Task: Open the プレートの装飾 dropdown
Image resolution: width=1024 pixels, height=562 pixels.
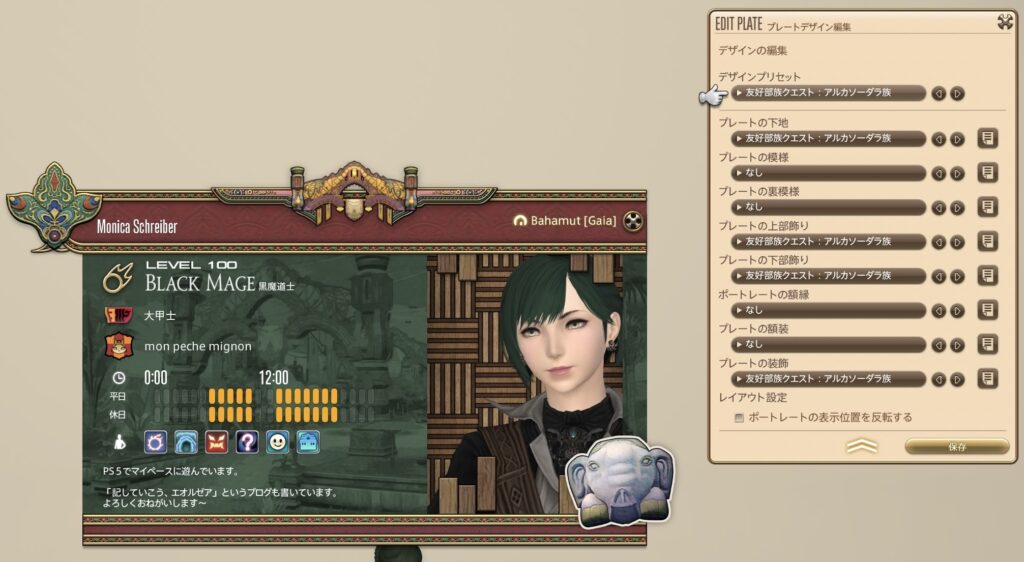Action: 828,379
